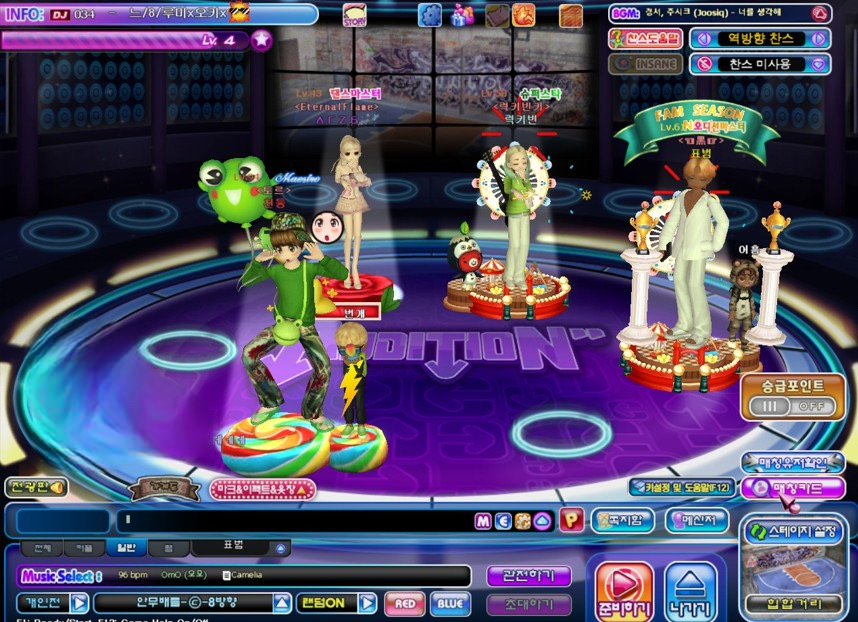Screen dimensions: 858x622
Task: Click the matching card (매칭카드) button
Action: click(794, 488)
